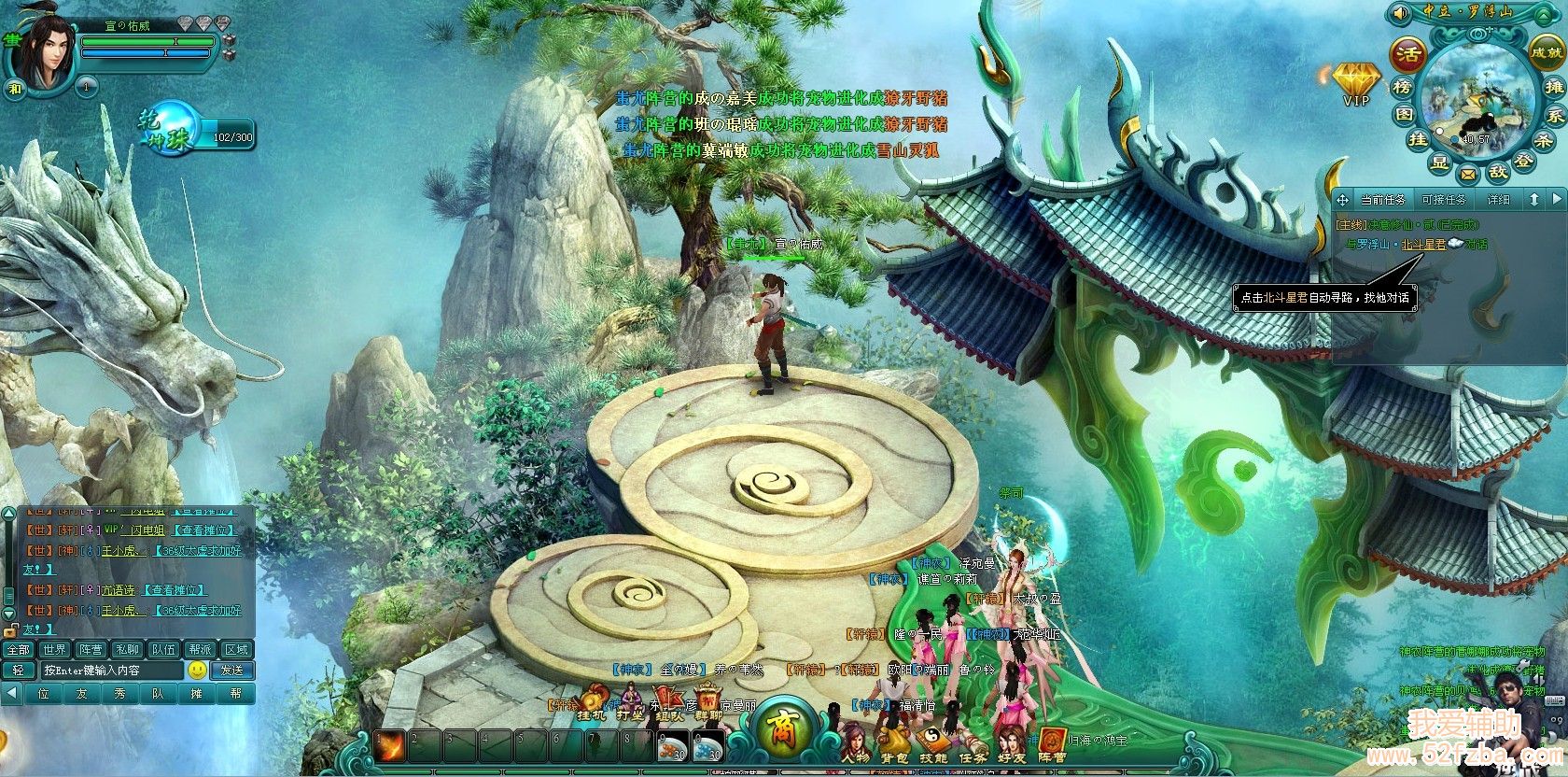Use the orange pill item in slot 9
The image size is (1568, 777).
(672, 748)
